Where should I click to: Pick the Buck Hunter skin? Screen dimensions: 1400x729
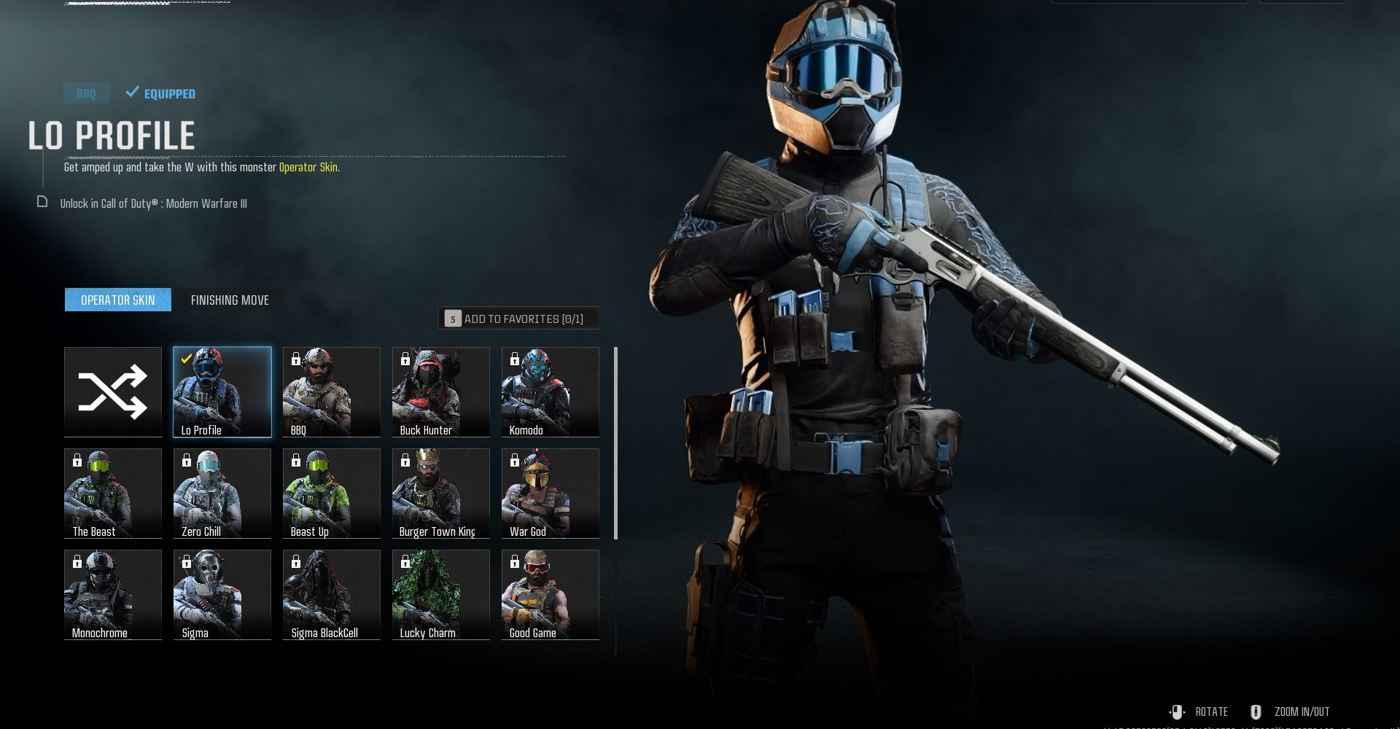(441, 392)
